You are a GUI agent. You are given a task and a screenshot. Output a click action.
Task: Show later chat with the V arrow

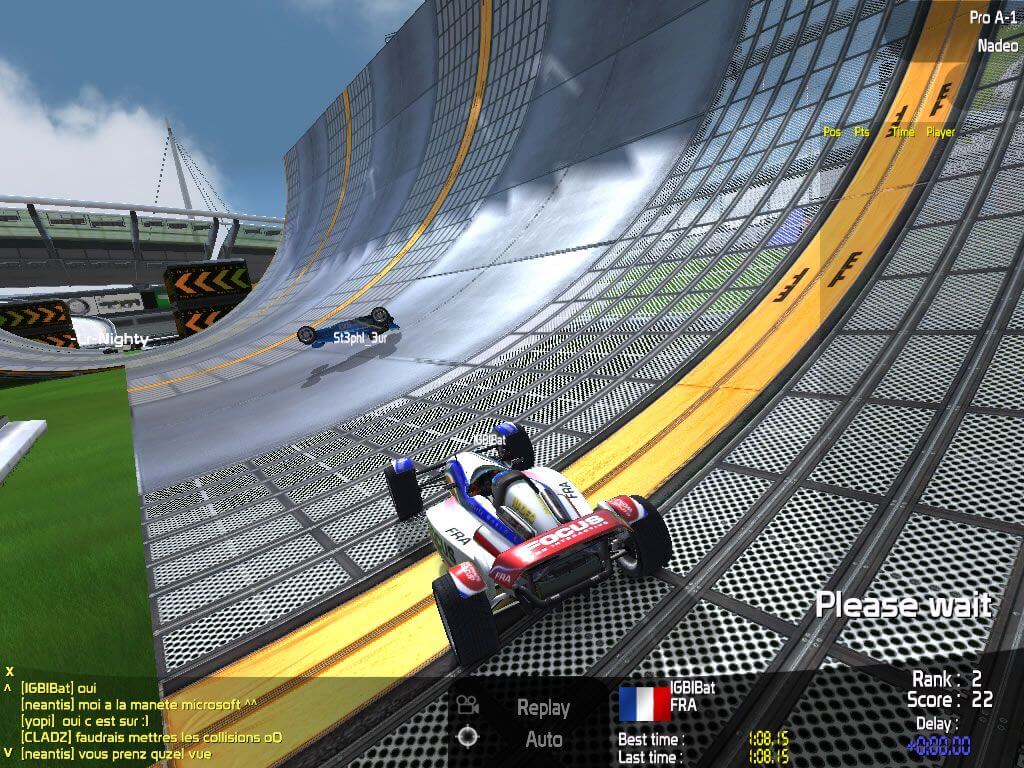point(8,753)
